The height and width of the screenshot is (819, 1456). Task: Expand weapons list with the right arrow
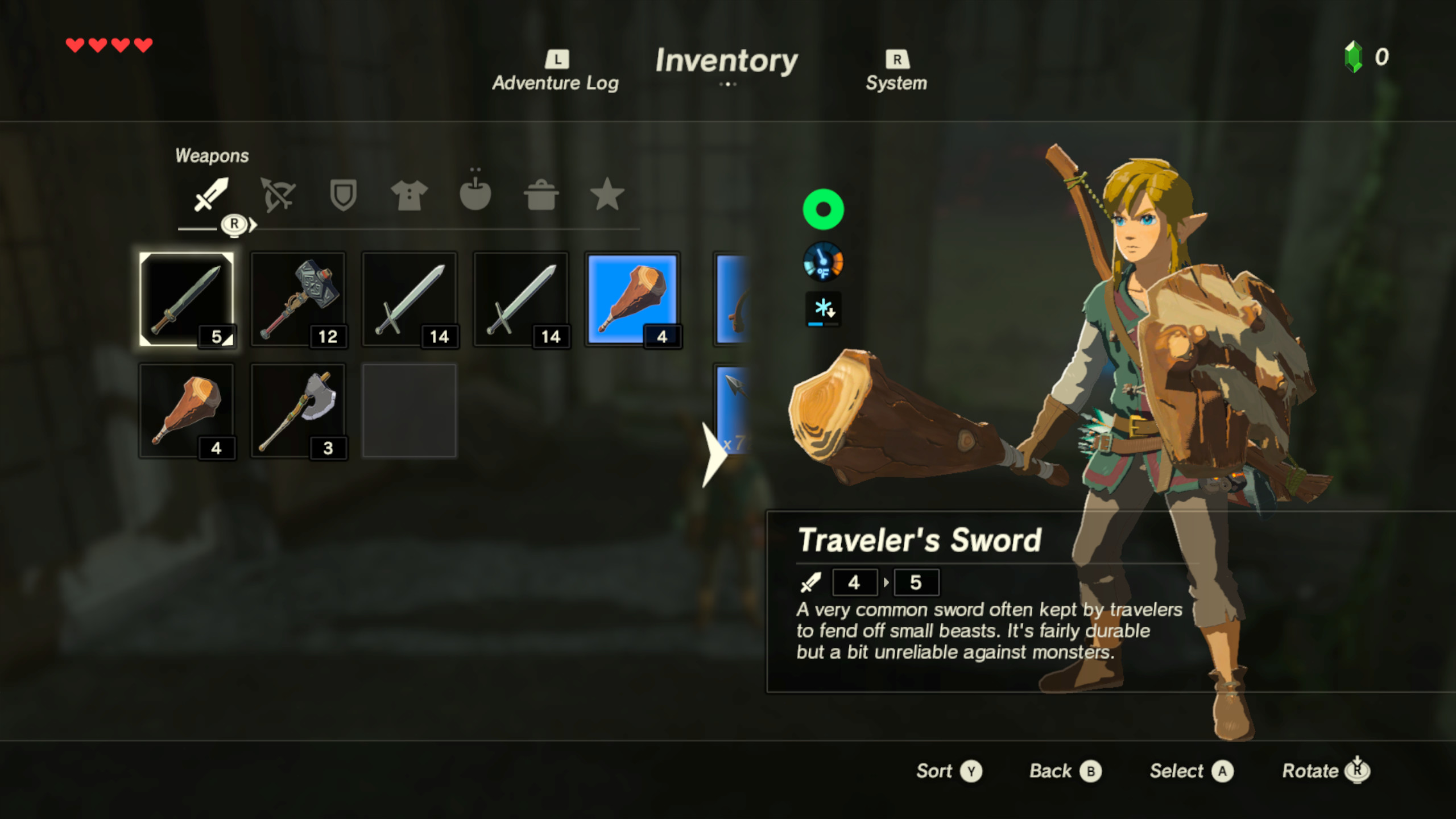tap(715, 455)
